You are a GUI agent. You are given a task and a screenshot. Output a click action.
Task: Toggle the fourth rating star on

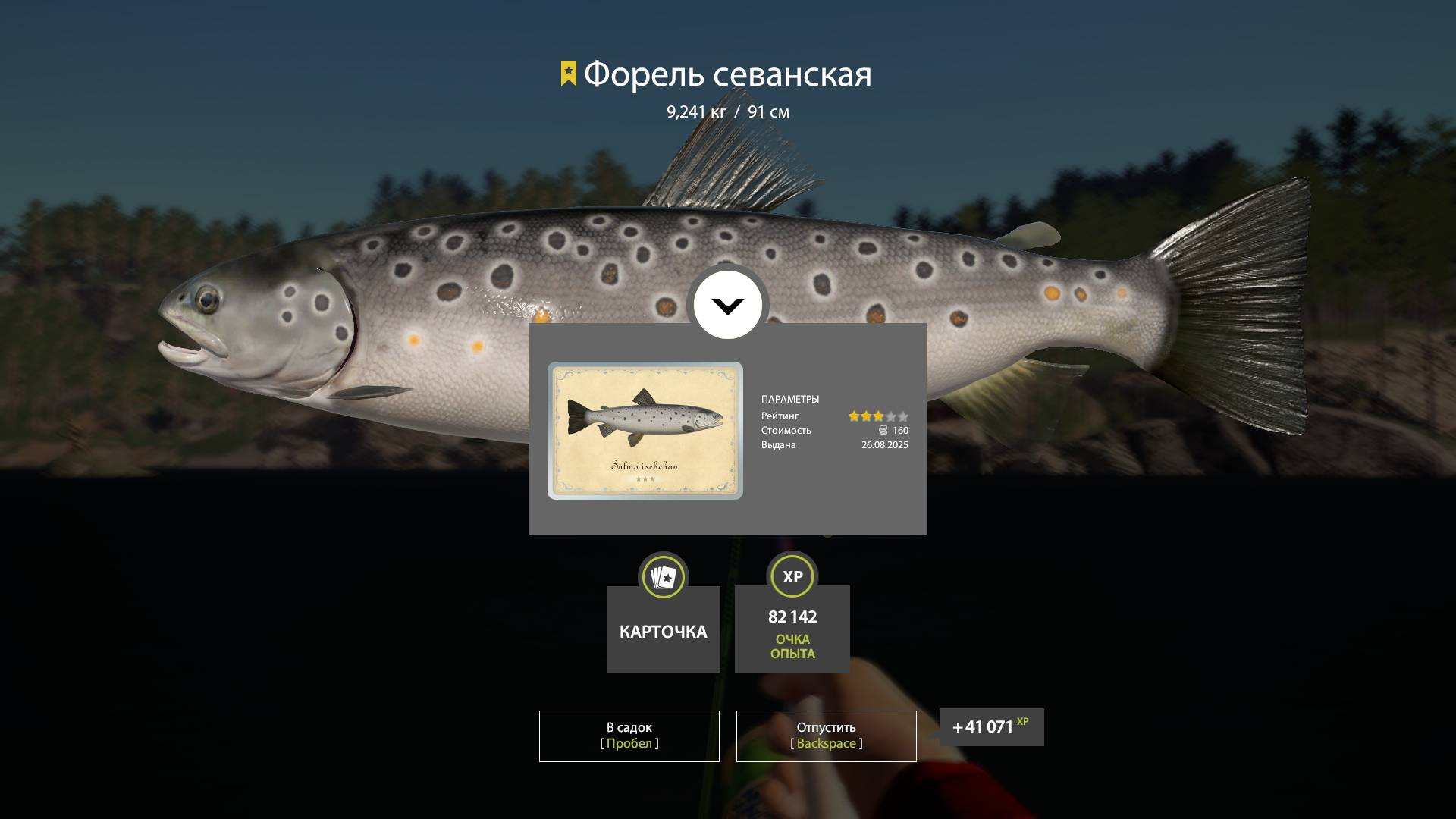pyautogui.click(x=890, y=416)
